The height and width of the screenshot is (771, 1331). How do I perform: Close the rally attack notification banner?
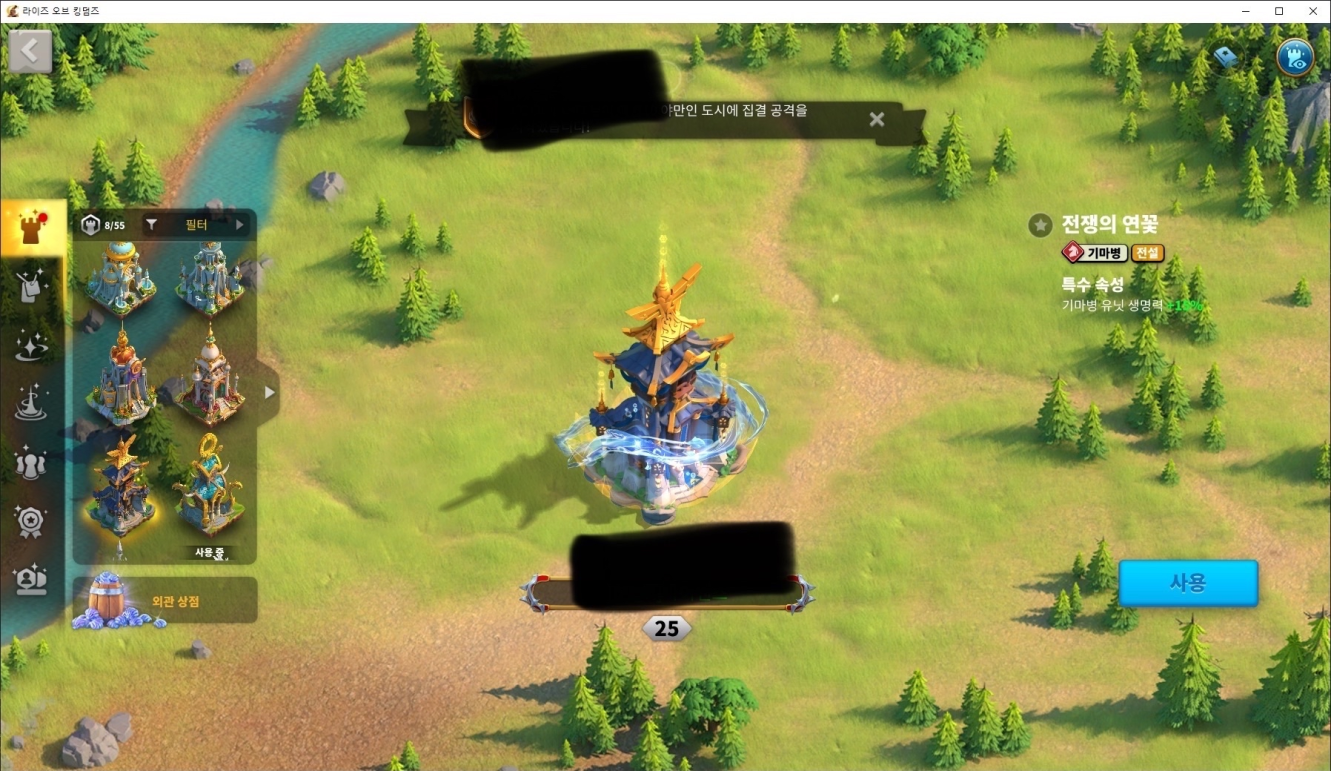pos(877,120)
